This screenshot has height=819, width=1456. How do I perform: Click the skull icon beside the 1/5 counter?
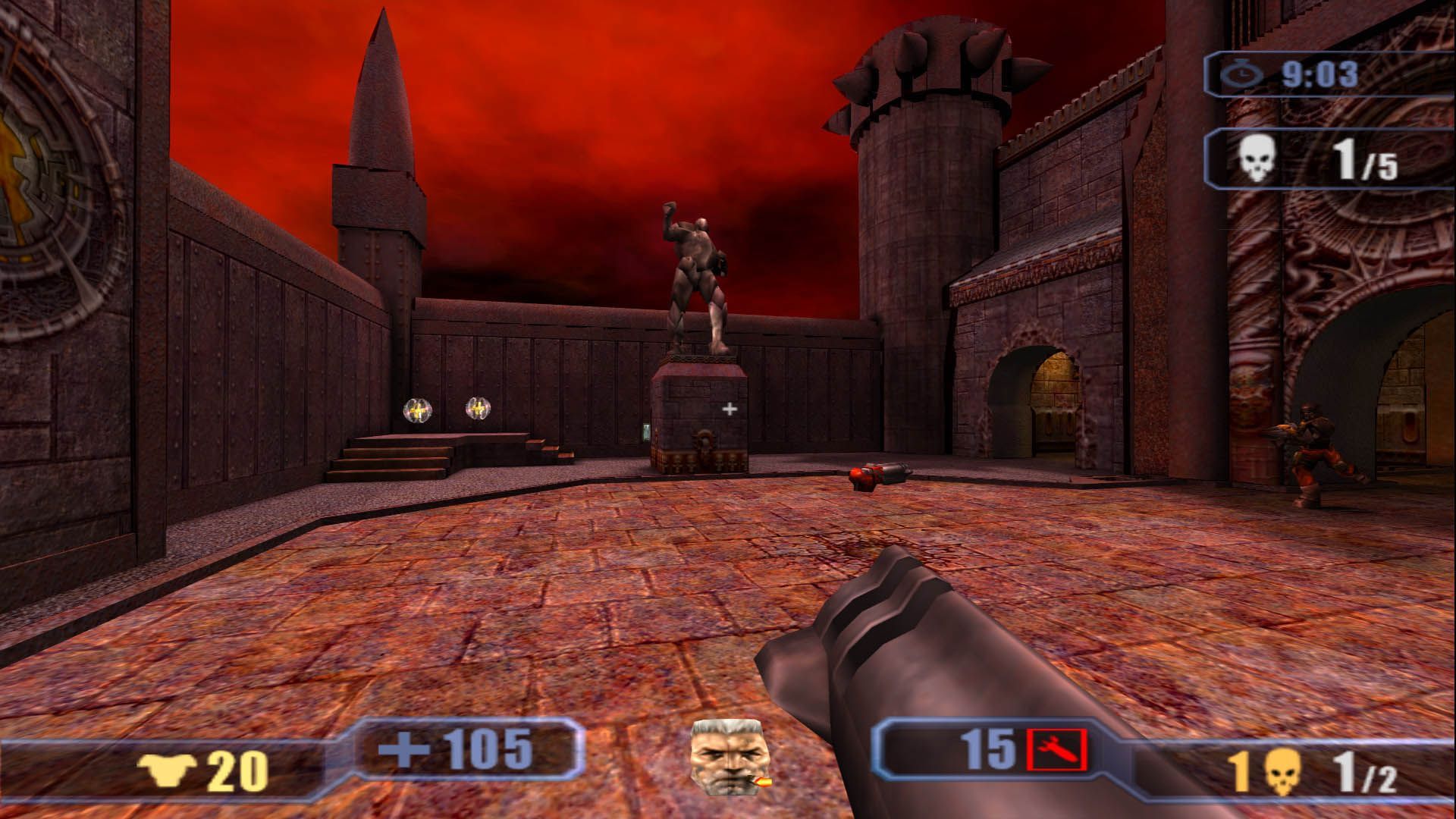pos(1257,159)
